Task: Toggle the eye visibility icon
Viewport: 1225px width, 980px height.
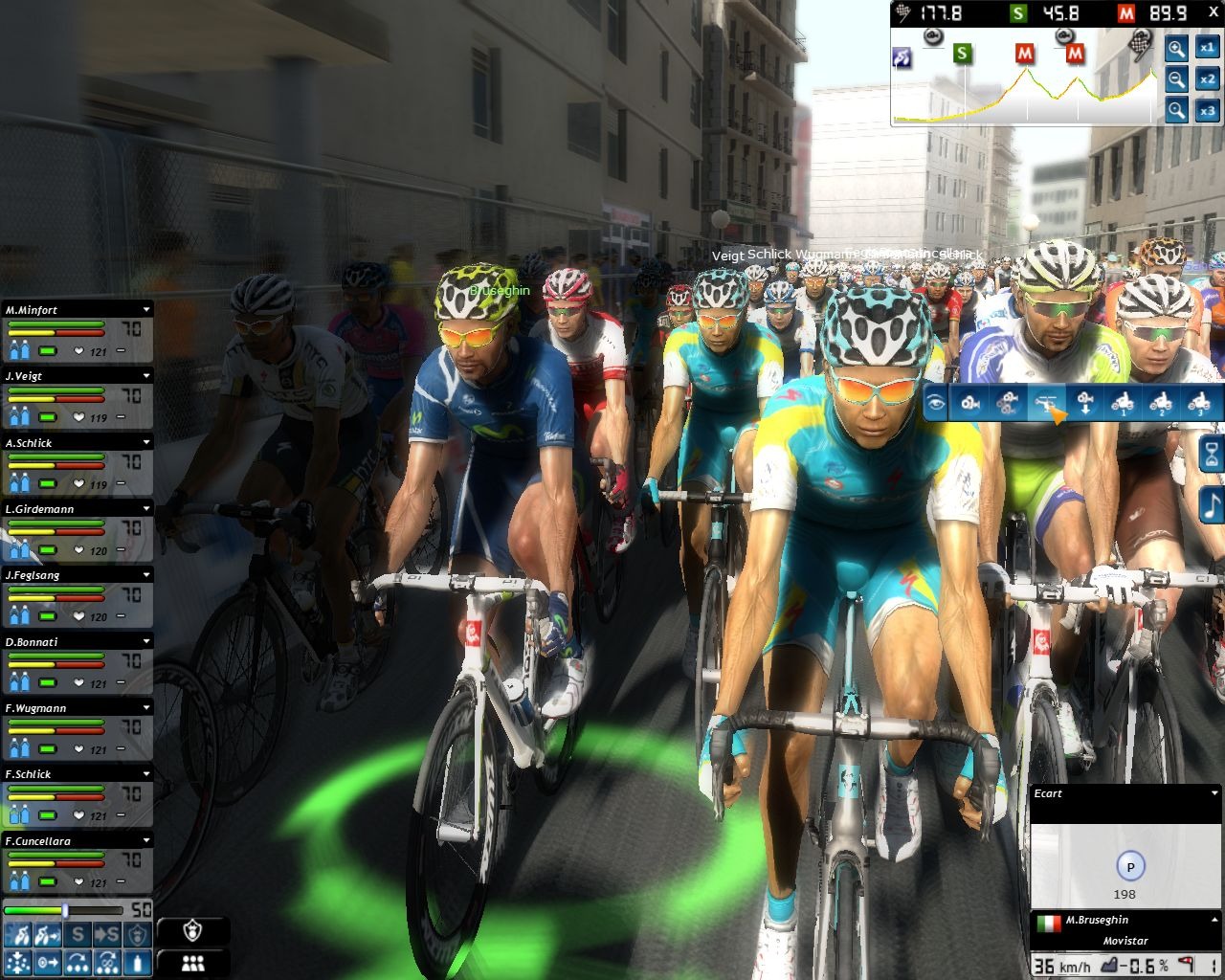Action: (x=936, y=403)
